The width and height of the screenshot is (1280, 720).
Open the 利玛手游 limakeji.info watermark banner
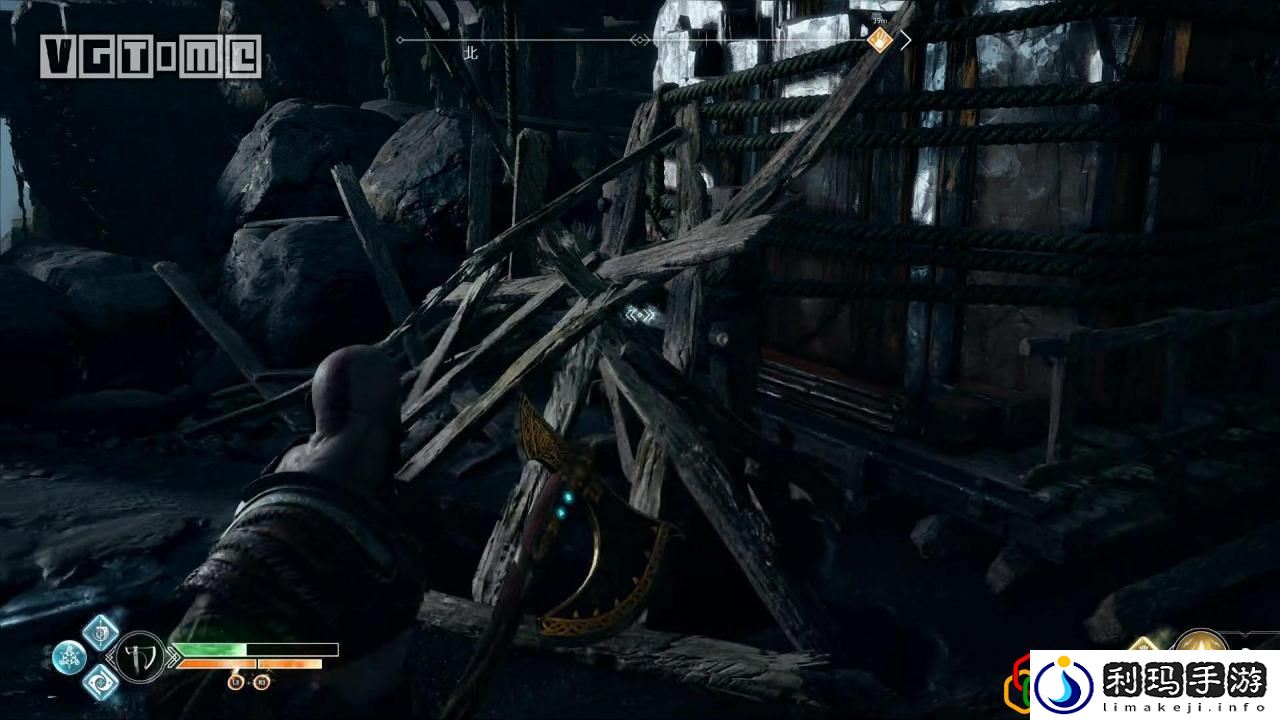point(1154,685)
